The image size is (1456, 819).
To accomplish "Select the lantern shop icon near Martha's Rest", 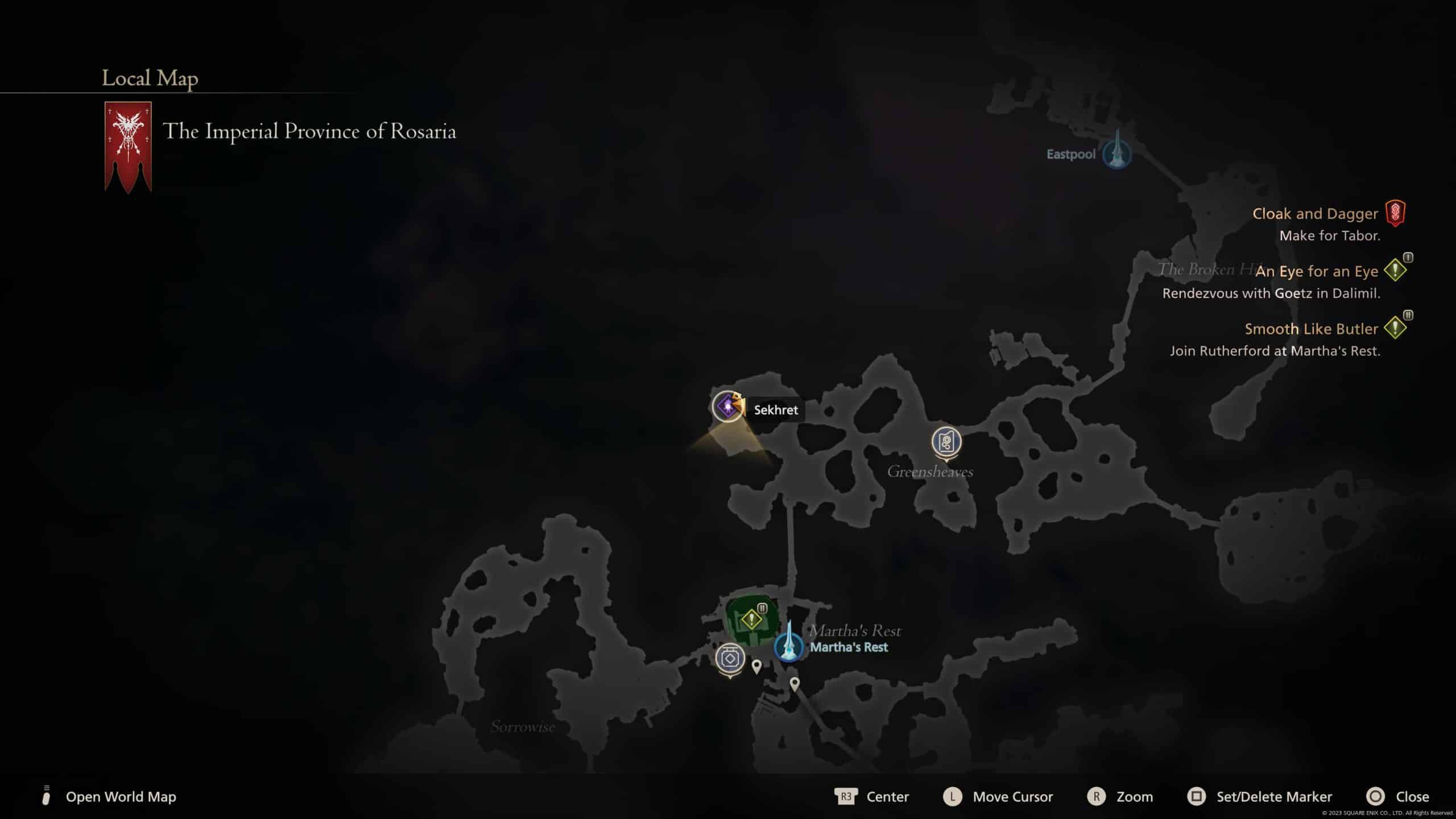I will pos(730,659).
